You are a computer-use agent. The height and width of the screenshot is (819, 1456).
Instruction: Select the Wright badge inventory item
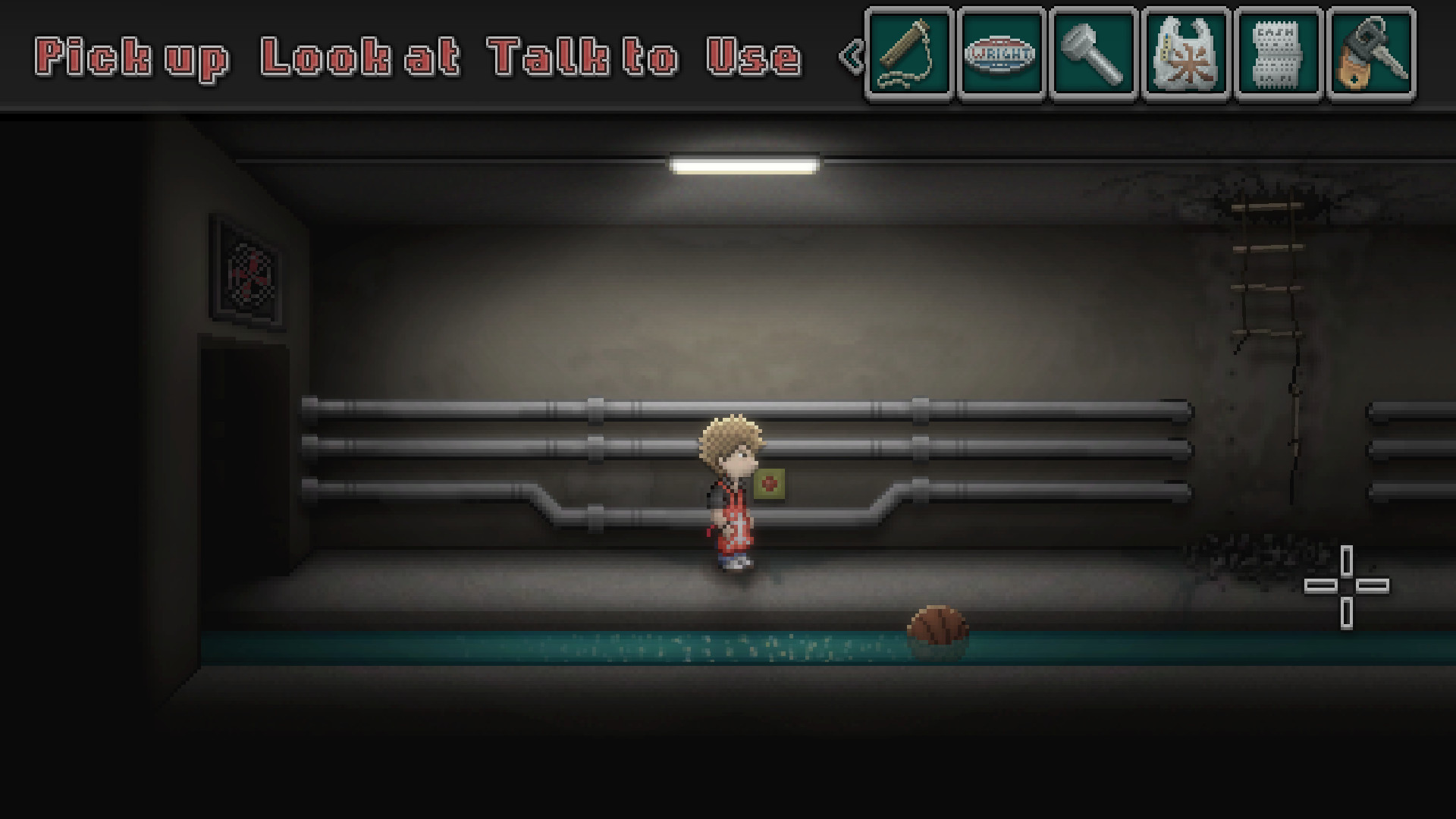(999, 55)
